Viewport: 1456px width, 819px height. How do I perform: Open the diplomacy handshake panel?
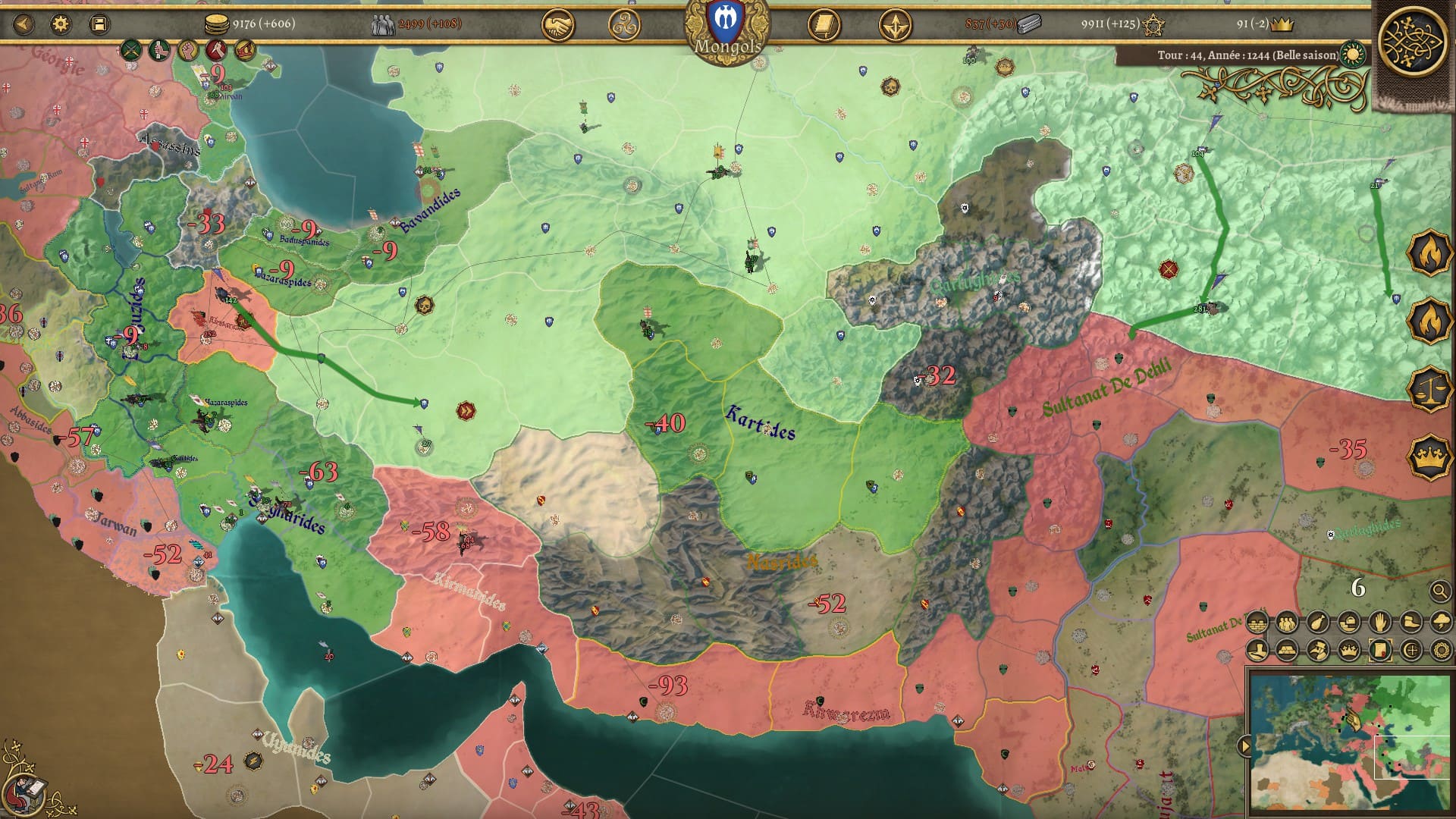click(x=557, y=27)
